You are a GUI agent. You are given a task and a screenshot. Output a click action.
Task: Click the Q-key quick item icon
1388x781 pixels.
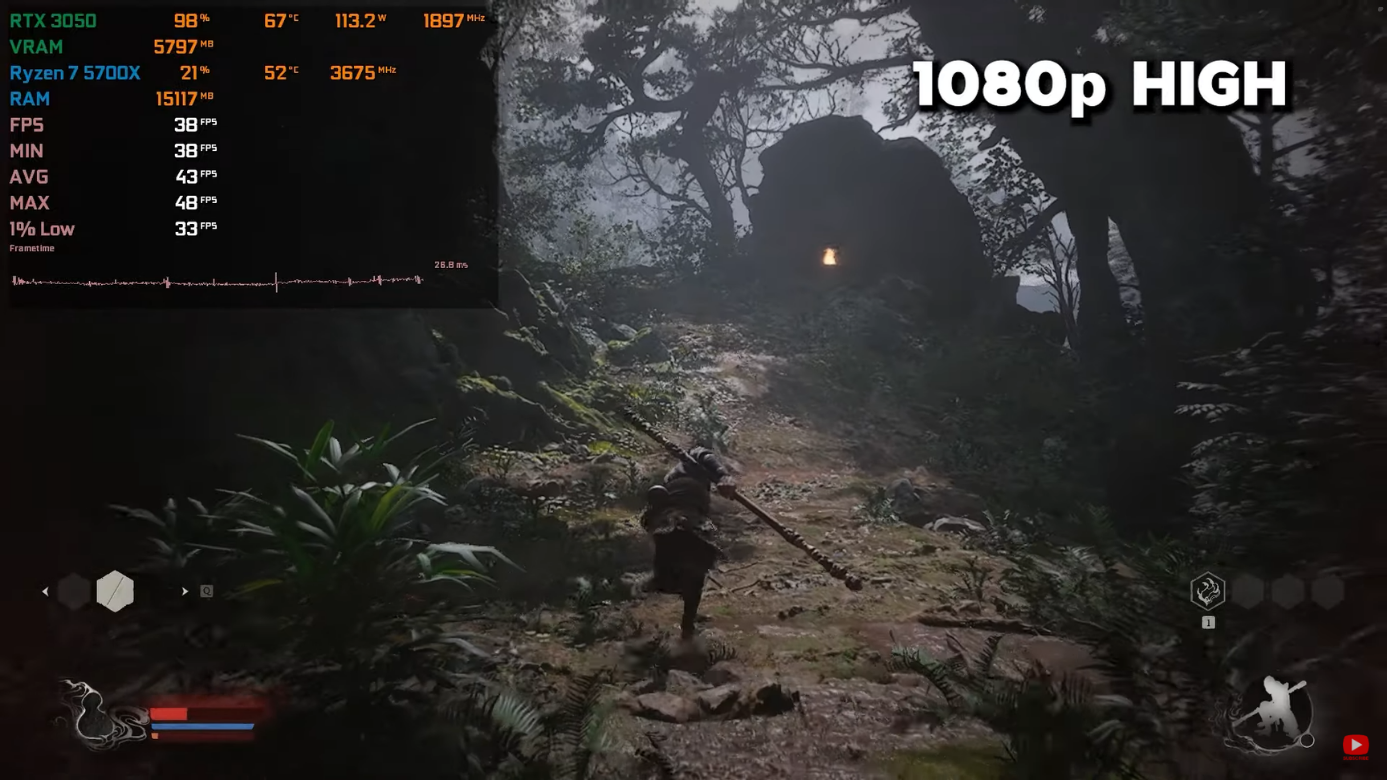[x=204, y=591]
